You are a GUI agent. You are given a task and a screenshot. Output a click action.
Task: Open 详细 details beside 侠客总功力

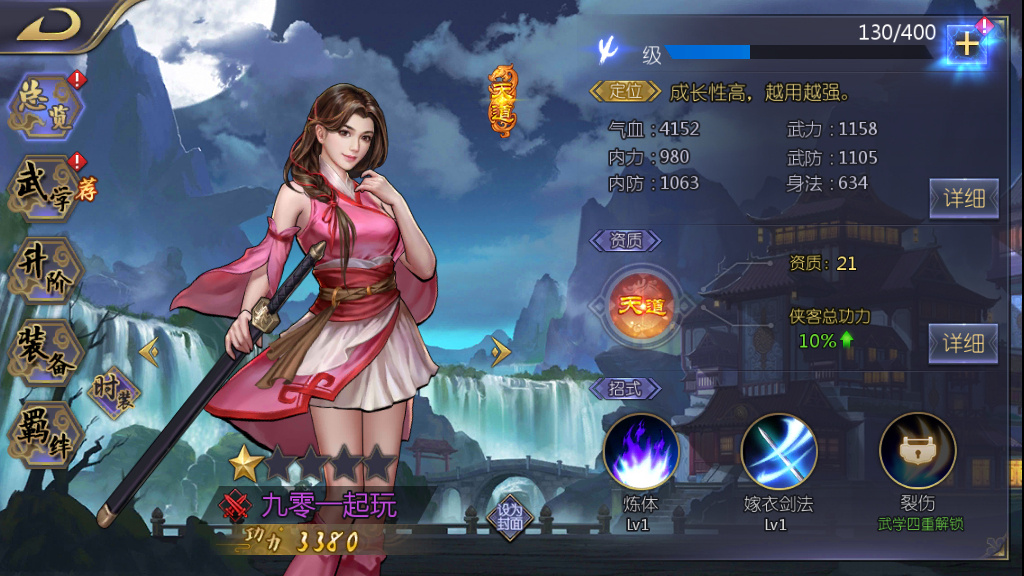[963, 343]
